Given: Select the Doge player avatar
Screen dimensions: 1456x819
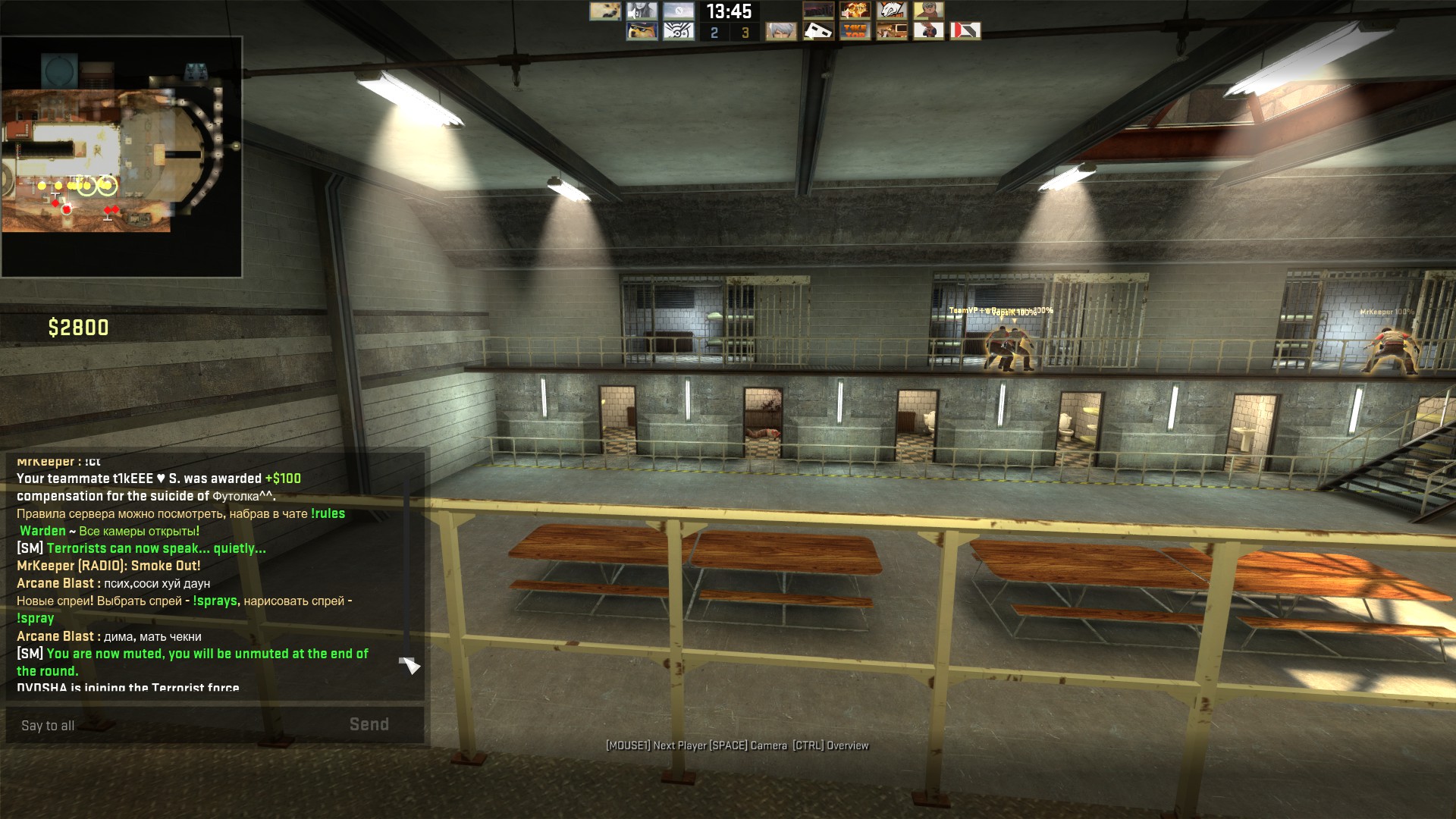Looking at the screenshot, I should coord(605,11).
